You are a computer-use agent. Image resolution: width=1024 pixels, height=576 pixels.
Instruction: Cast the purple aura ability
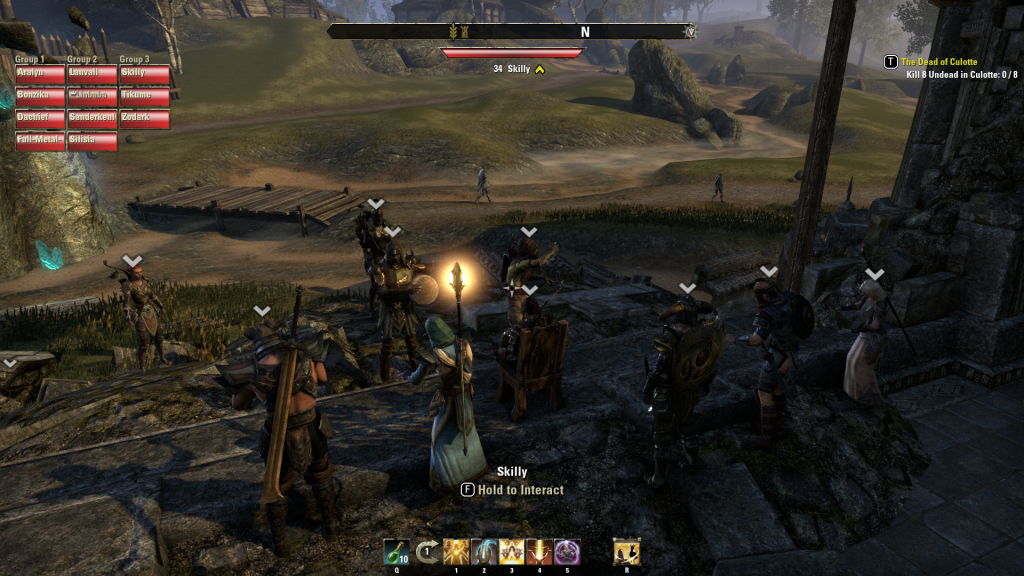click(567, 551)
